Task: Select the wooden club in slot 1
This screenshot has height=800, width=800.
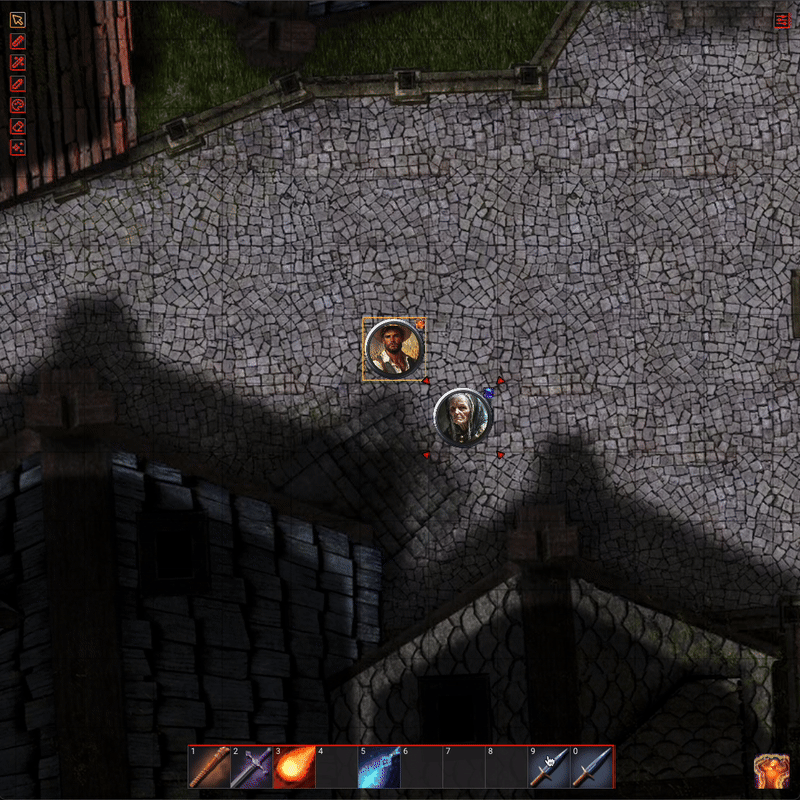Action: pos(208,768)
